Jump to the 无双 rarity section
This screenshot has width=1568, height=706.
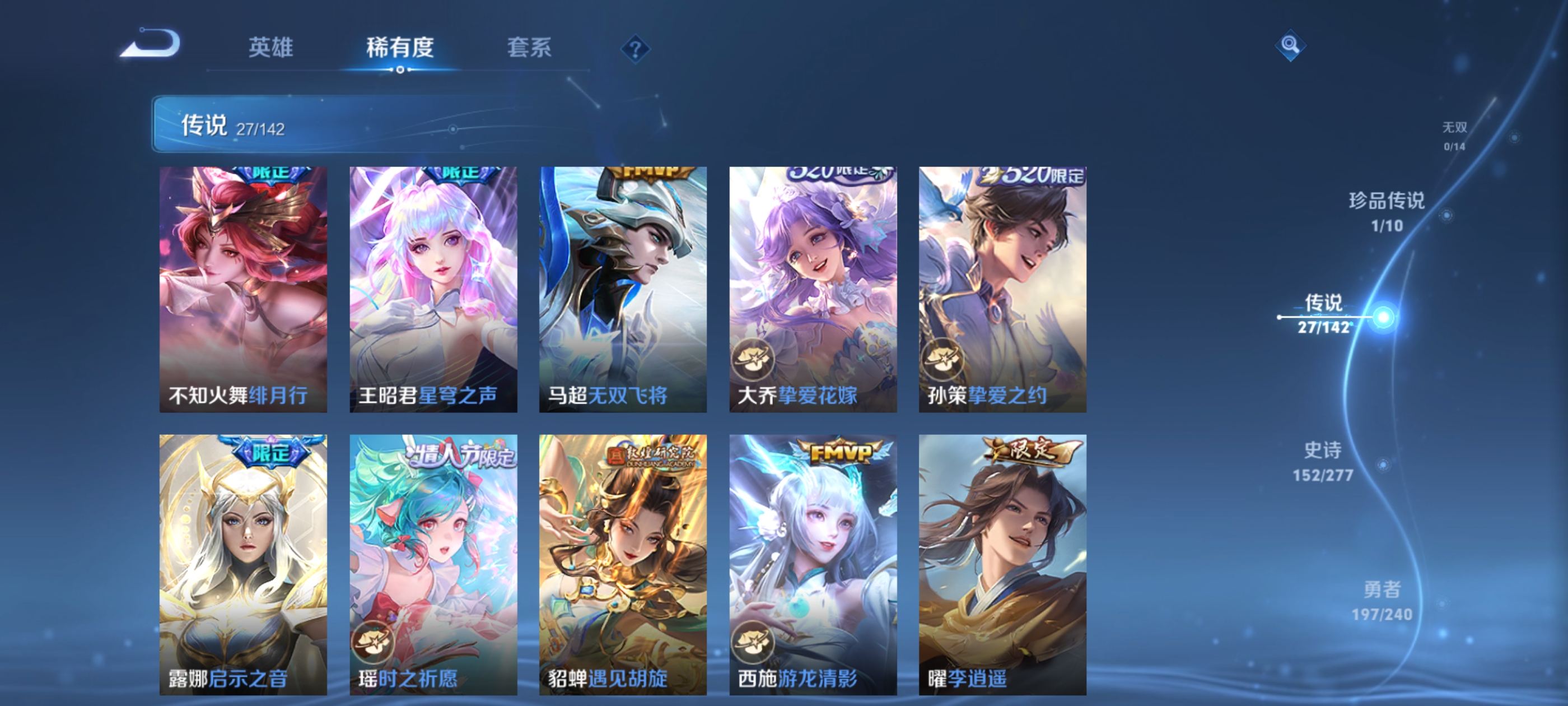click(x=1455, y=135)
